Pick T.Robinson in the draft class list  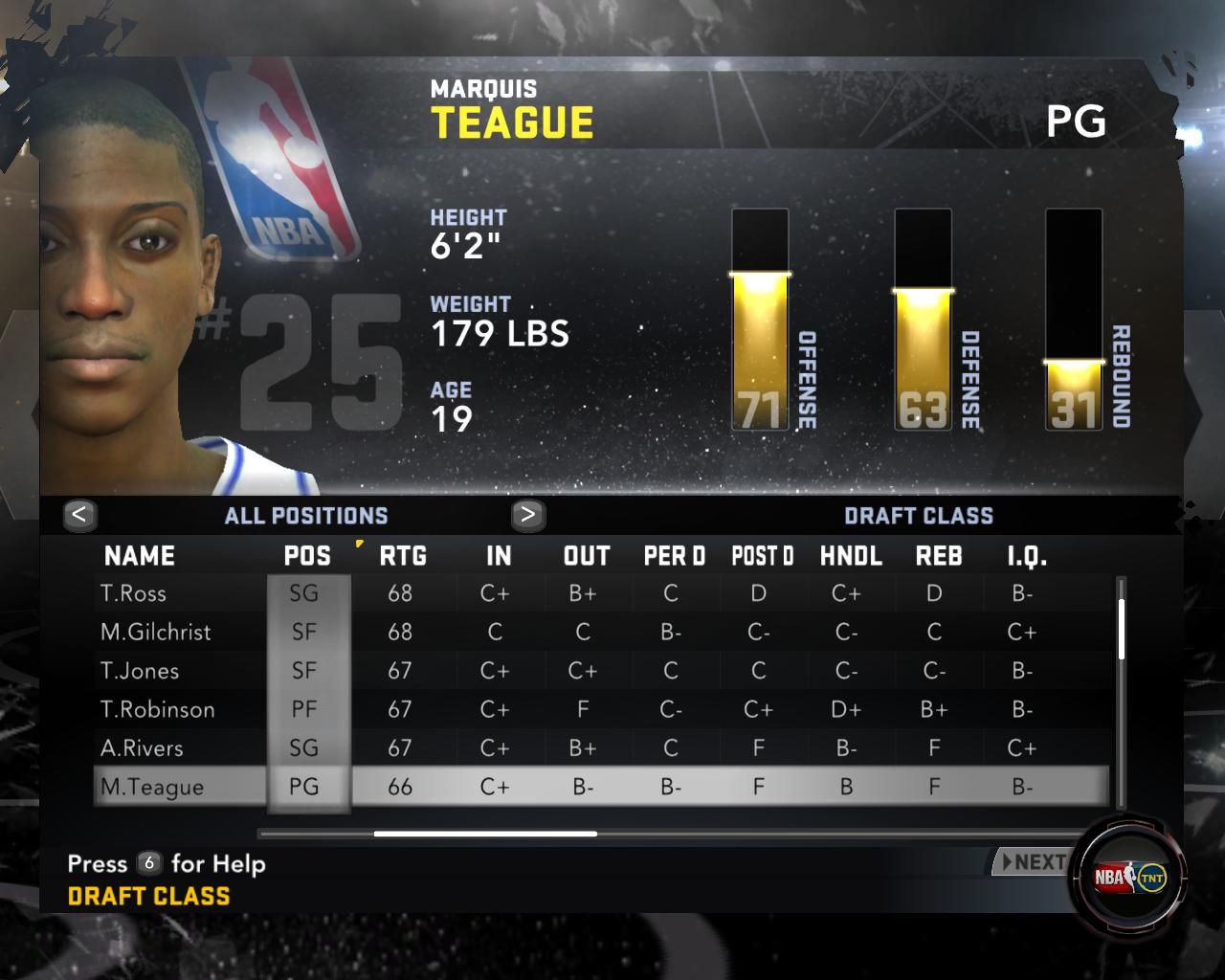pos(158,709)
